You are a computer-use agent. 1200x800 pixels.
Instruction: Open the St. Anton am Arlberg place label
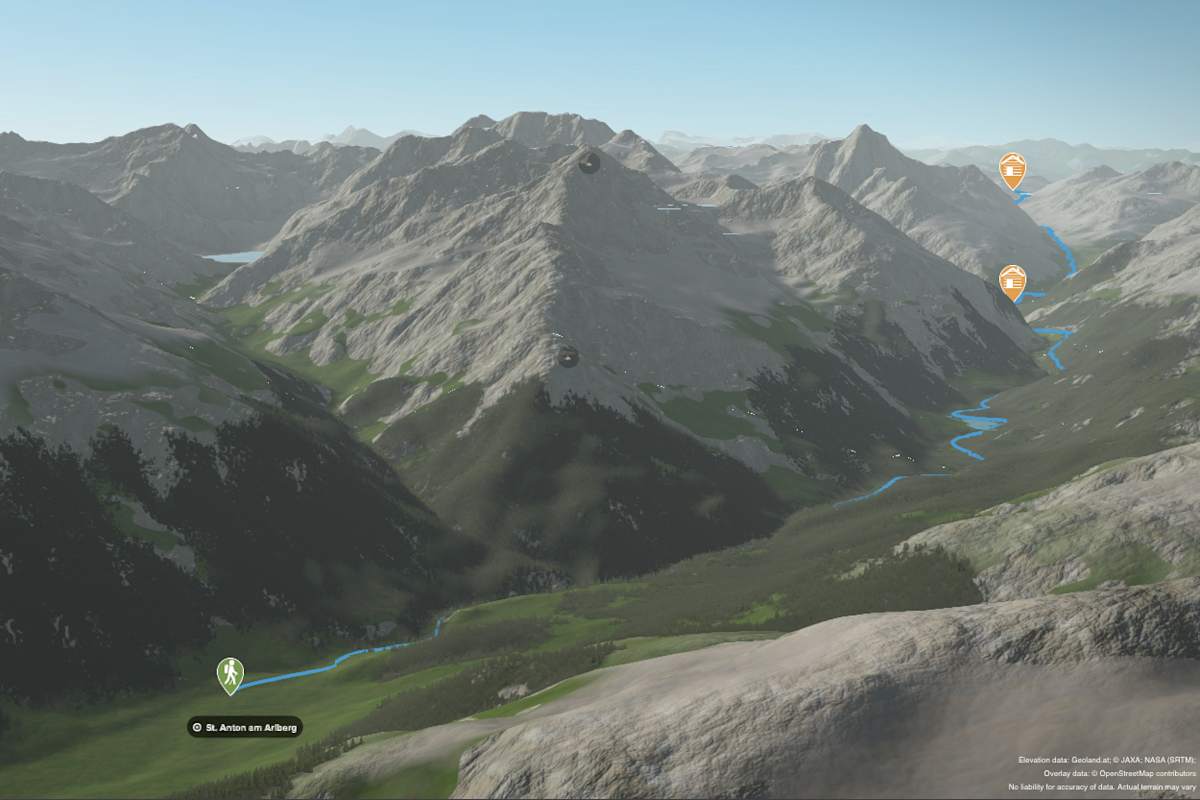click(245, 727)
